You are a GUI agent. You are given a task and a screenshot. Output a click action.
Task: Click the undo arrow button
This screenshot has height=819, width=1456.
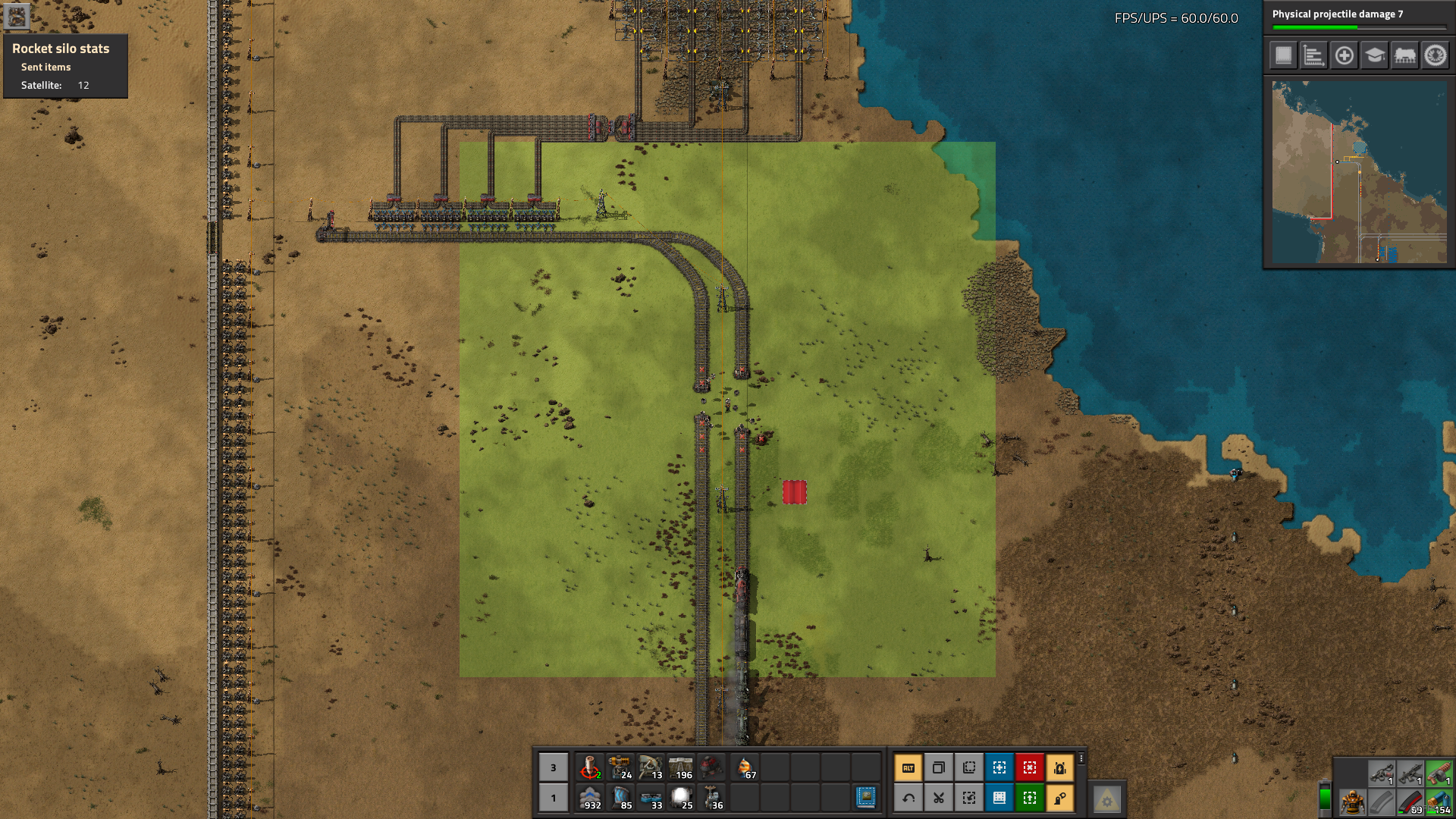point(908,798)
